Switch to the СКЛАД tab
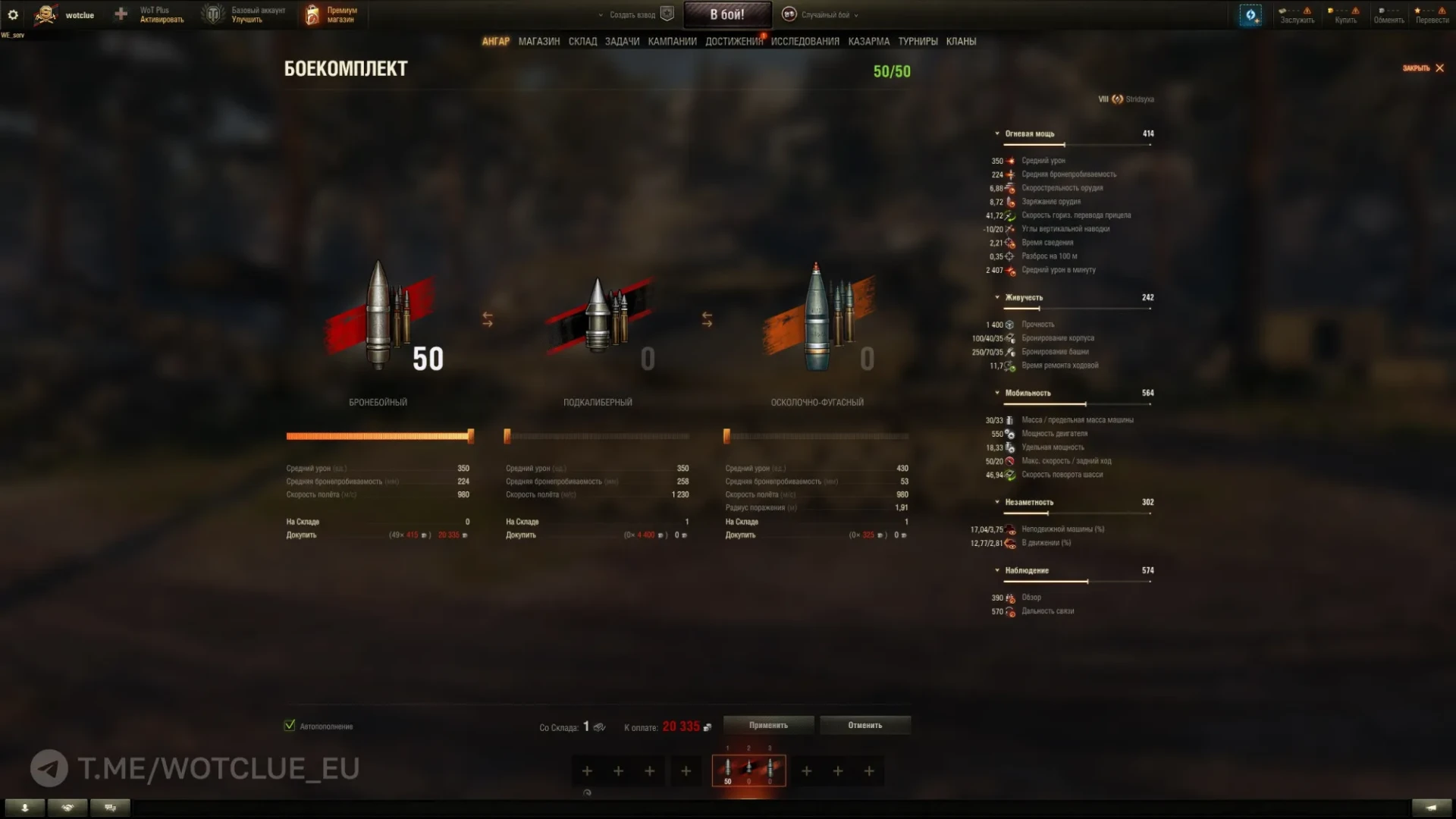This screenshot has height=819, width=1456. click(x=582, y=41)
